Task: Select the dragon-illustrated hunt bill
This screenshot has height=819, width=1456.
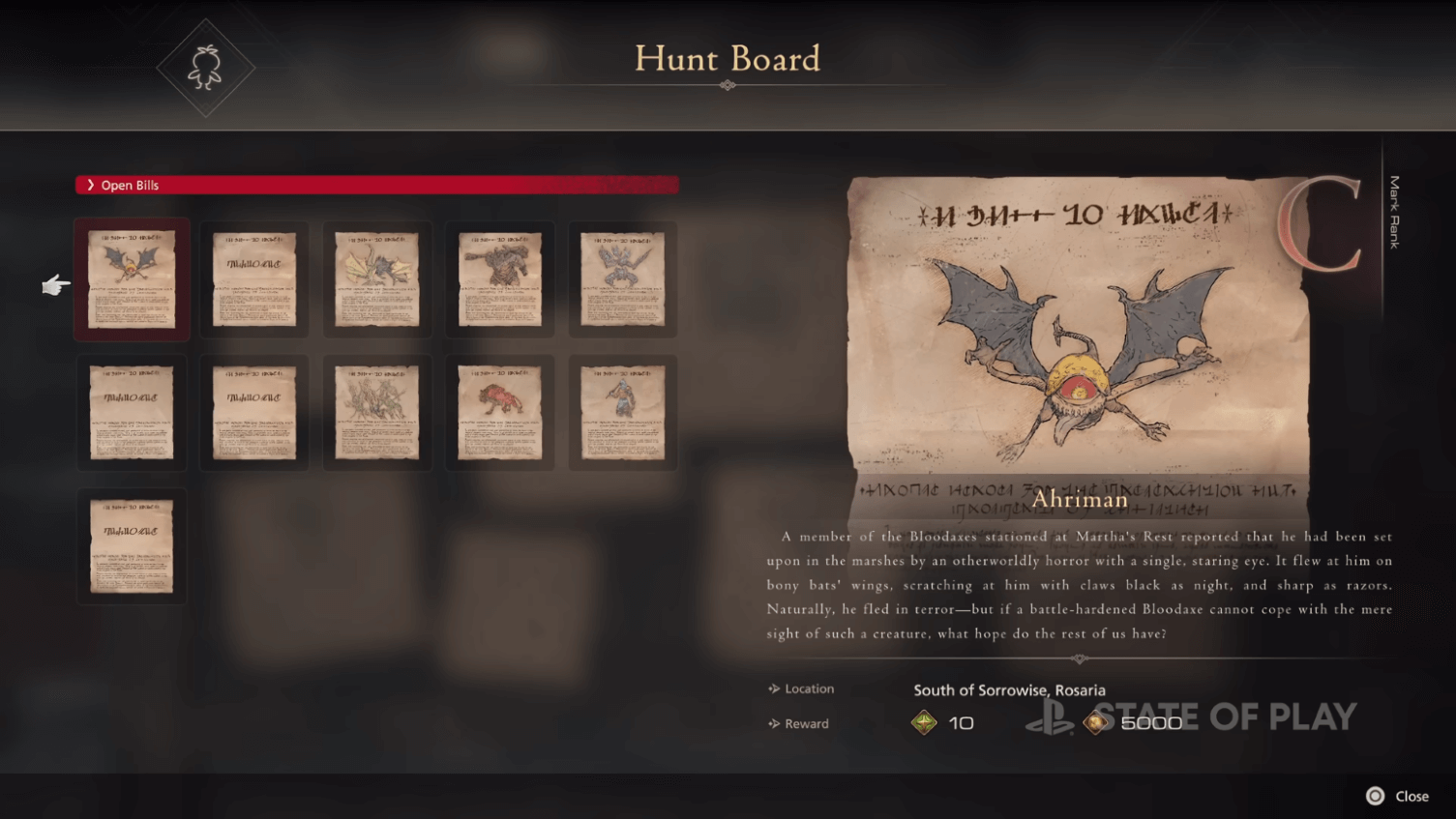Action: tap(377, 279)
